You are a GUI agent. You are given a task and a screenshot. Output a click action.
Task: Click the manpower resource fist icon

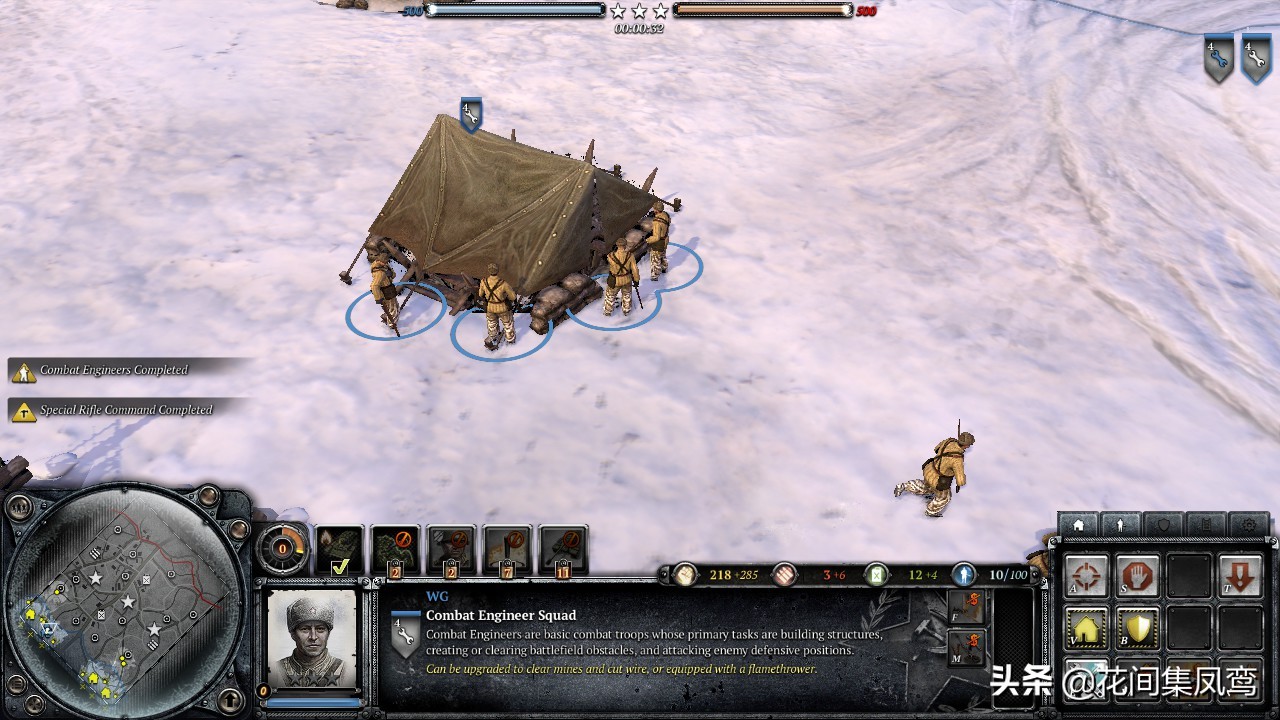(x=686, y=576)
